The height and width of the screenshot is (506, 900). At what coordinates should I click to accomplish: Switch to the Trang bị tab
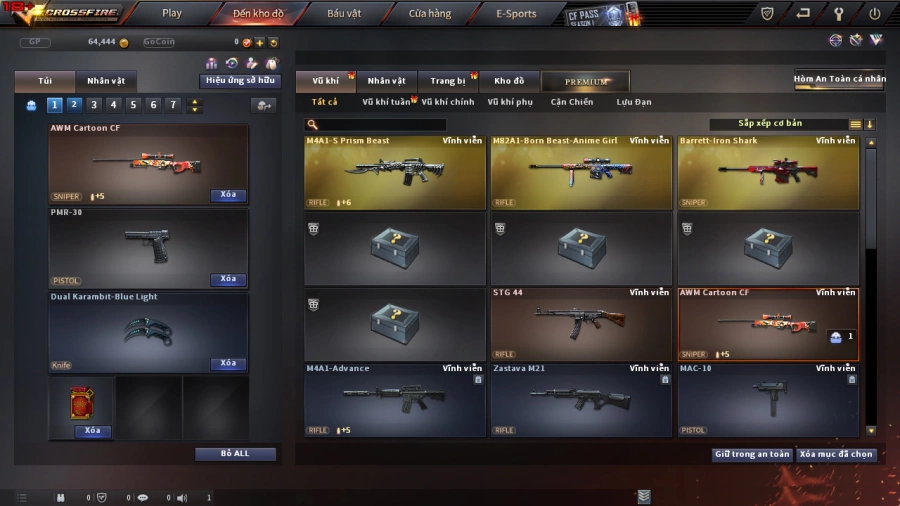(448, 81)
